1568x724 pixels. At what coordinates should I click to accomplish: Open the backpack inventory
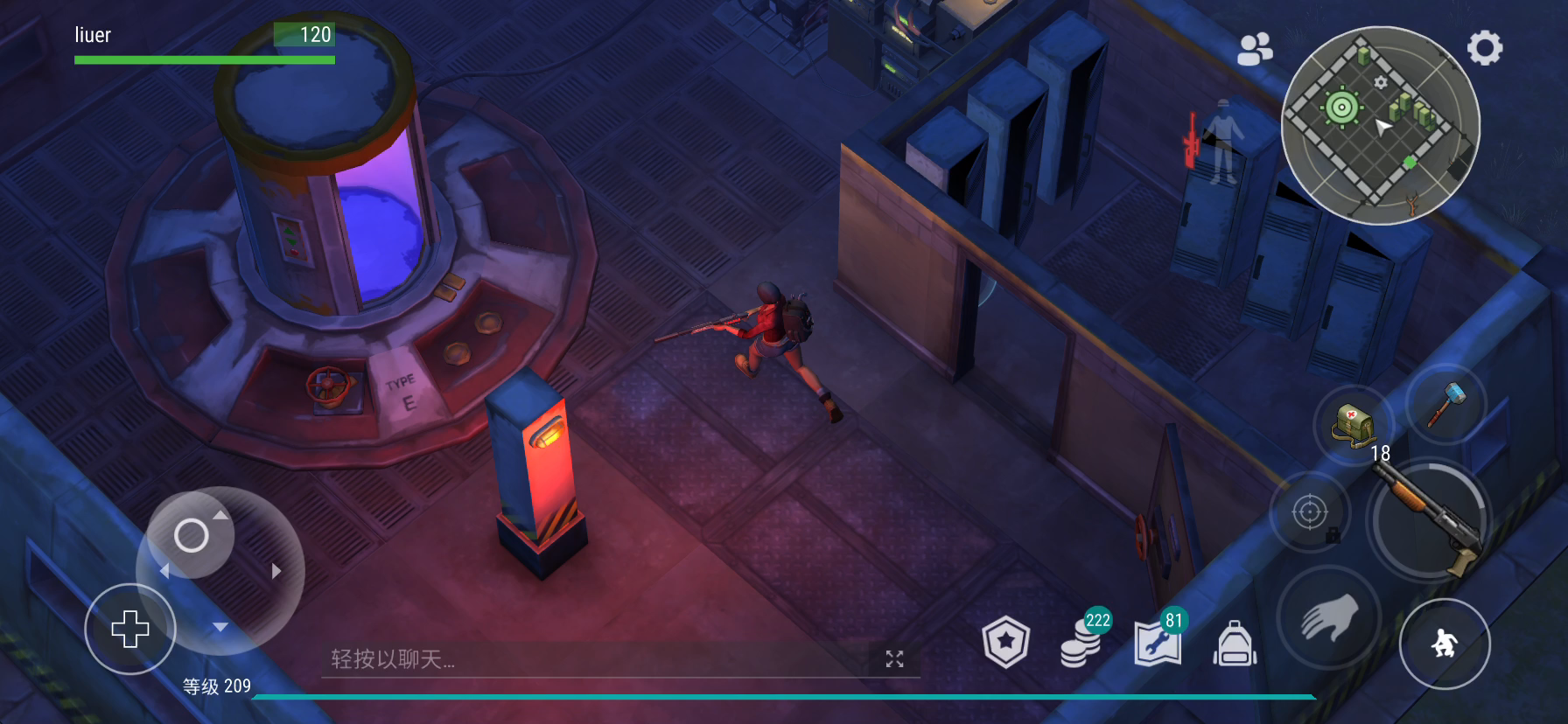tap(1235, 644)
